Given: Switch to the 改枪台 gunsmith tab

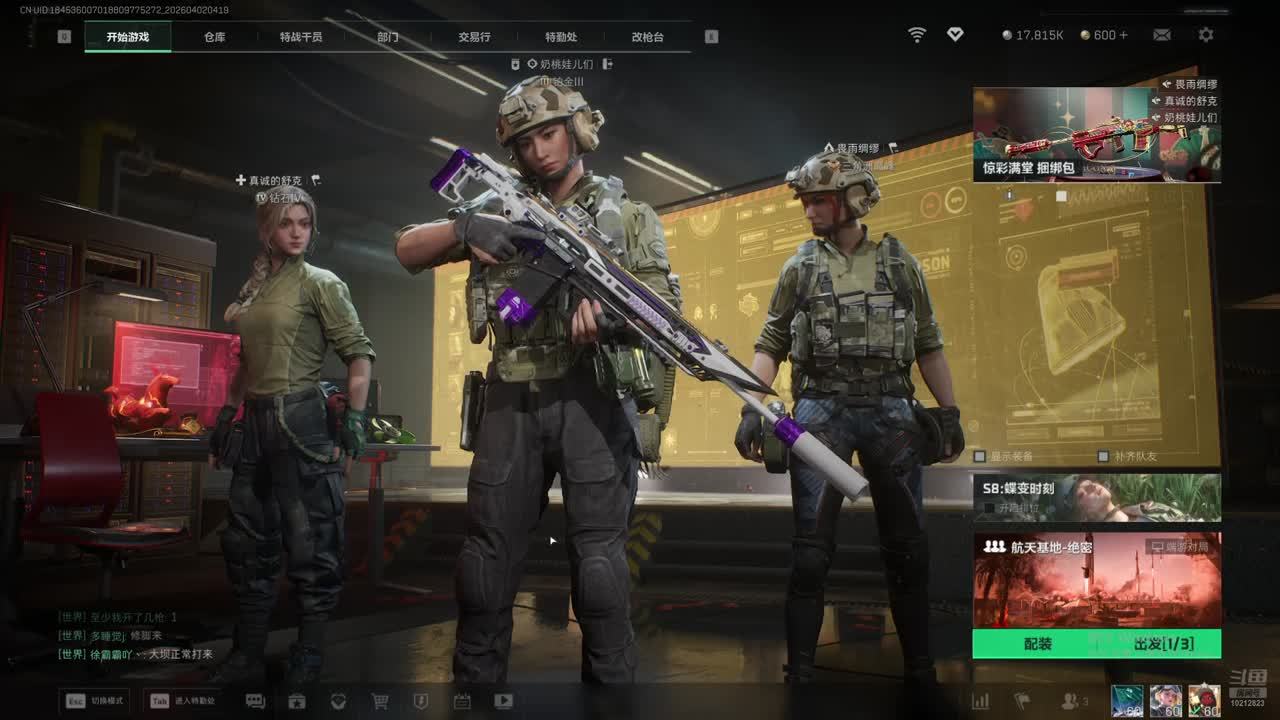Looking at the screenshot, I should pyautogui.click(x=647, y=37).
